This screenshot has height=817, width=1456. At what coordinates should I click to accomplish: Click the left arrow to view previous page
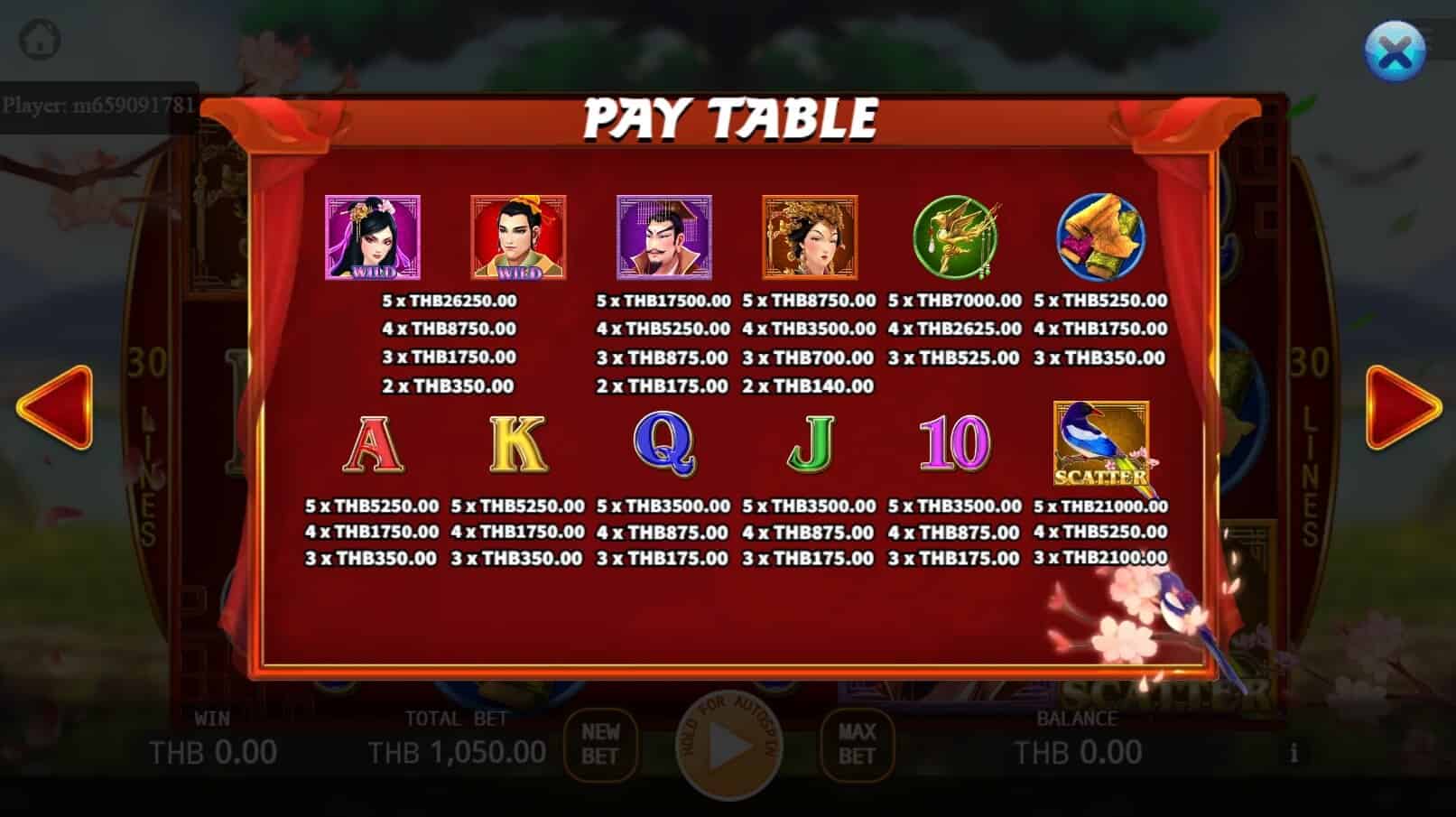pyautogui.click(x=56, y=408)
